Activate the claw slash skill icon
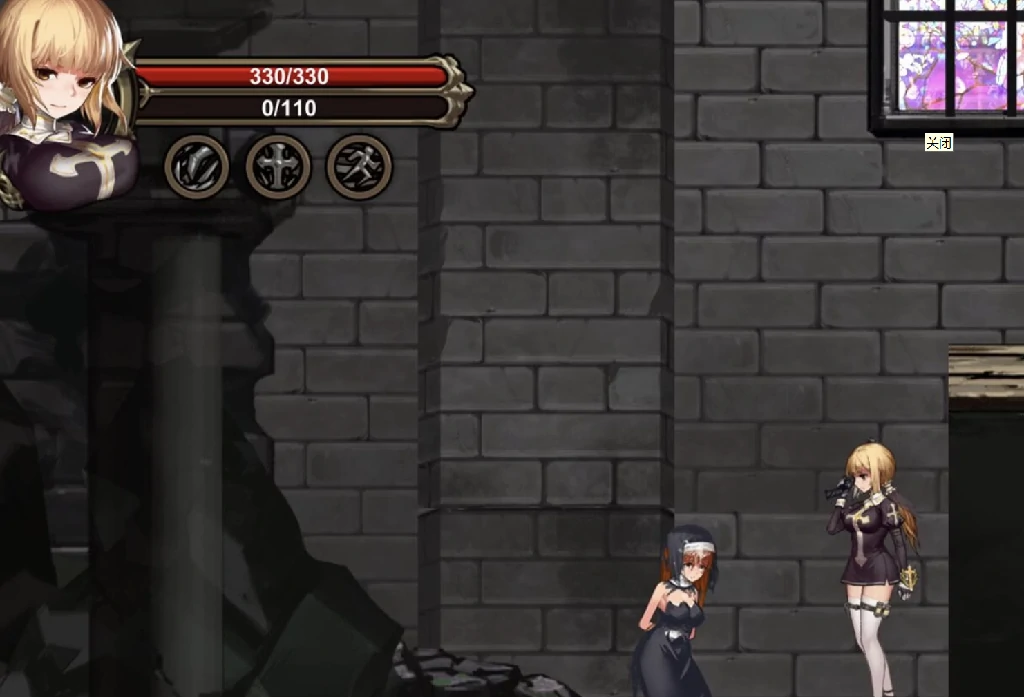The width and height of the screenshot is (1024, 697). [197, 166]
